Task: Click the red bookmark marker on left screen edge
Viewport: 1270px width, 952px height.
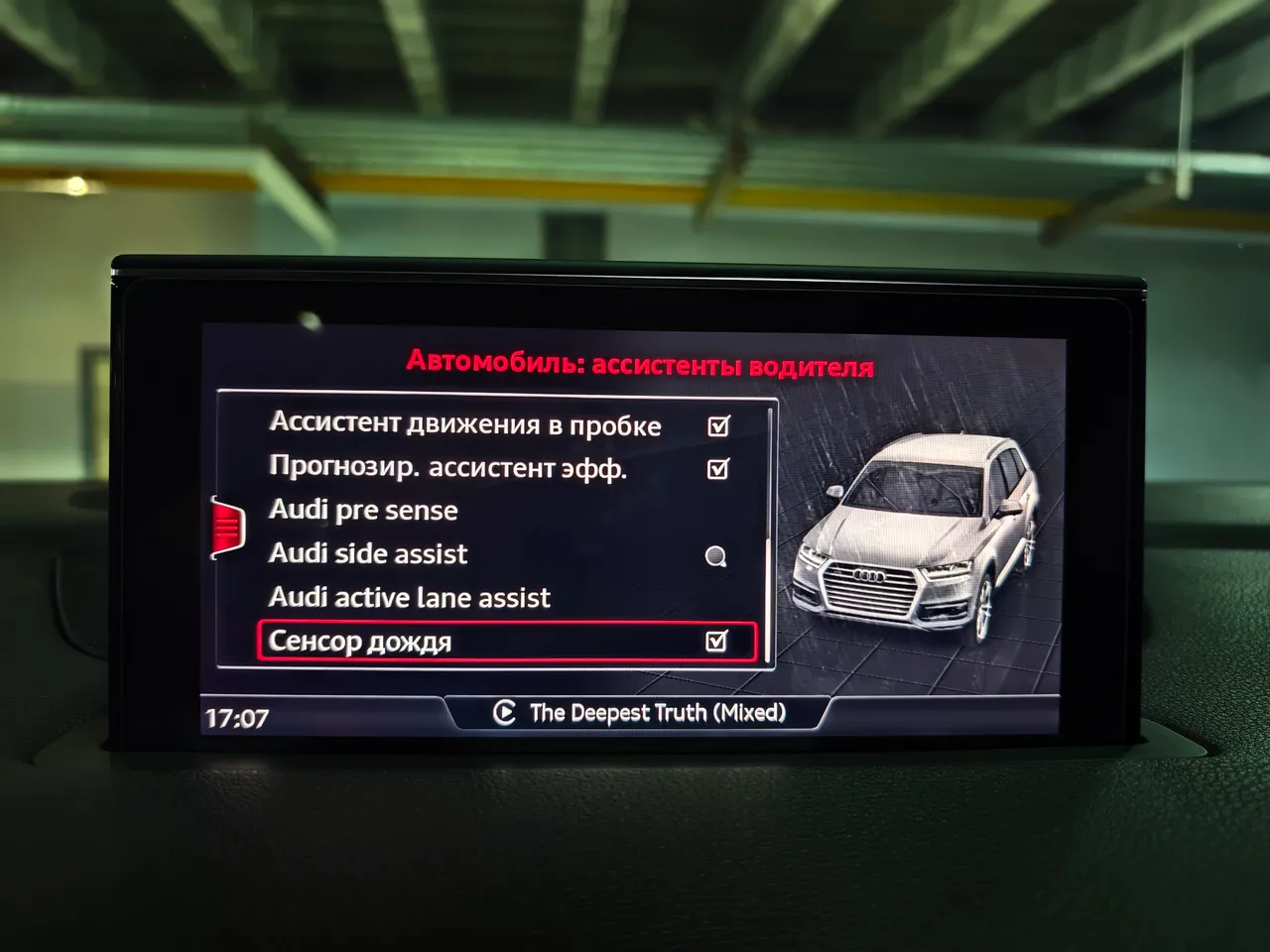Action: point(228,526)
